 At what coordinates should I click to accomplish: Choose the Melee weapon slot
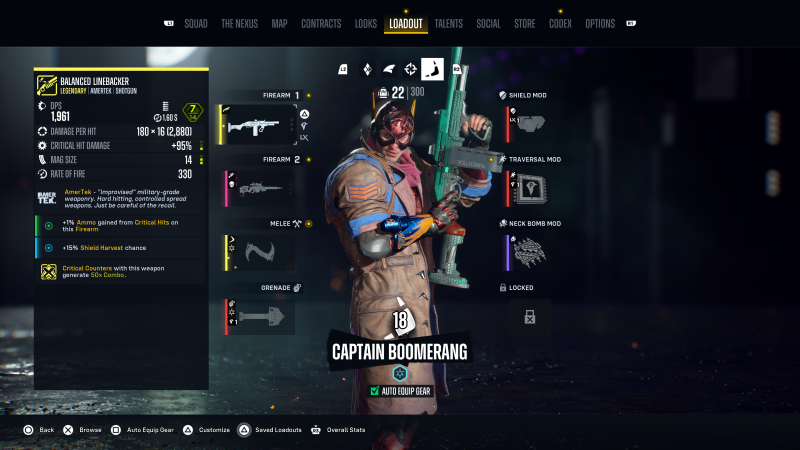pos(260,252)
